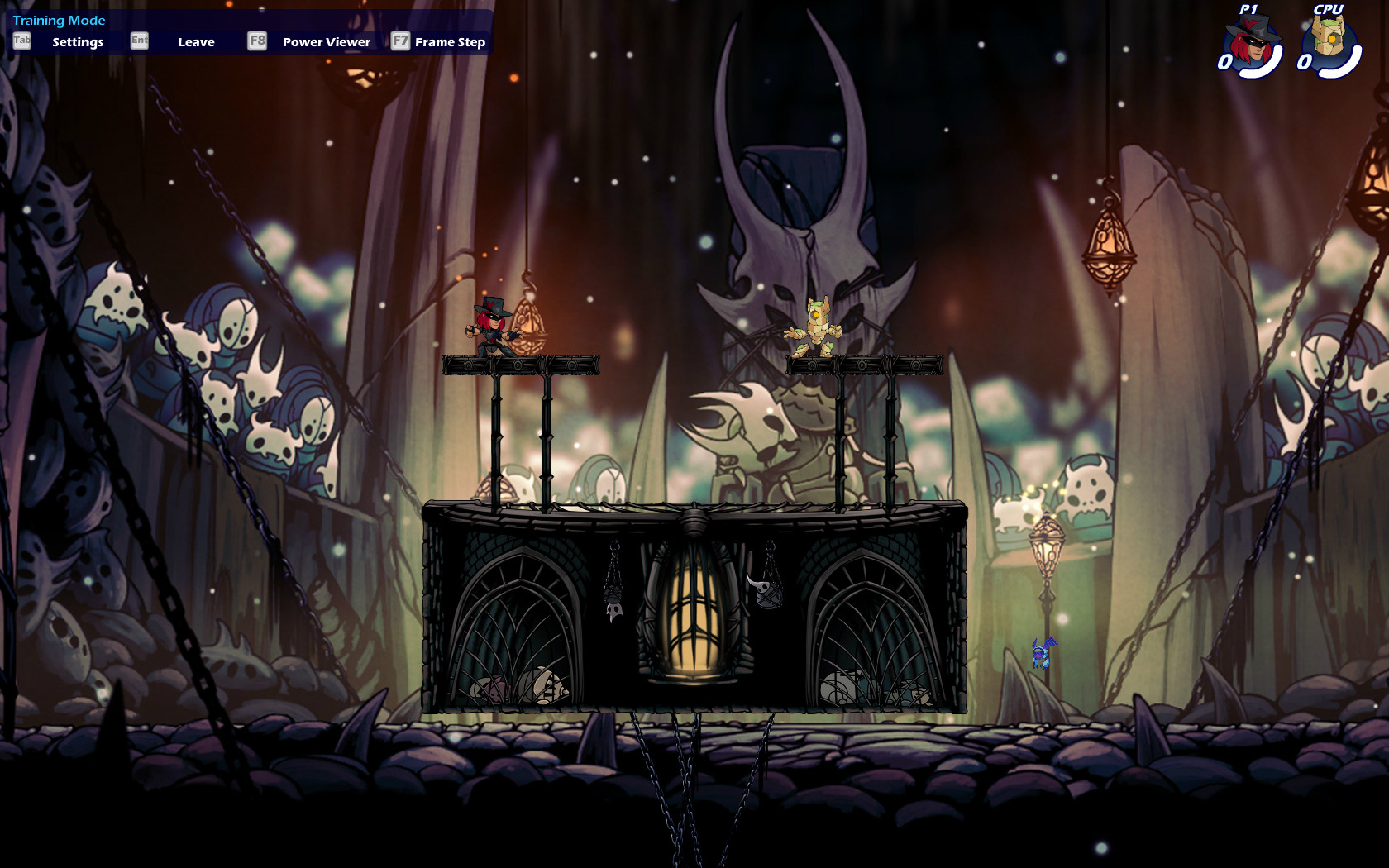
Task: Click the blue gadget item near the lamp post
Action: [x=1041, y=654]
